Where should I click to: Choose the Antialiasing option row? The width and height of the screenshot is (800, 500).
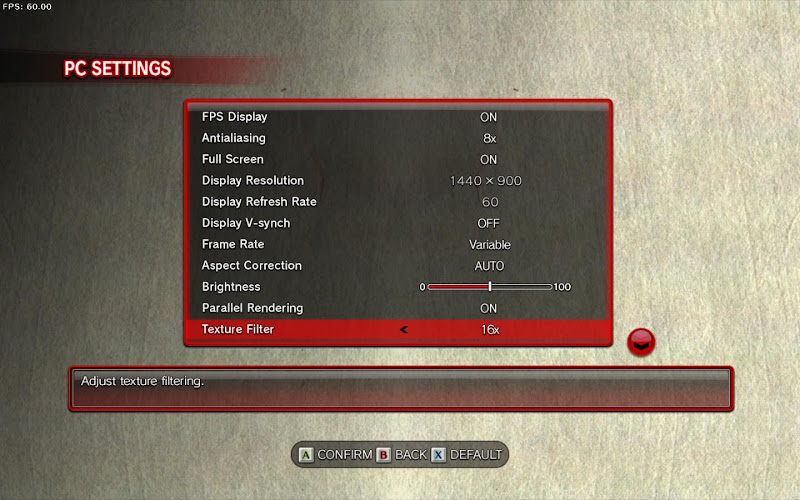tap(396, 138)
